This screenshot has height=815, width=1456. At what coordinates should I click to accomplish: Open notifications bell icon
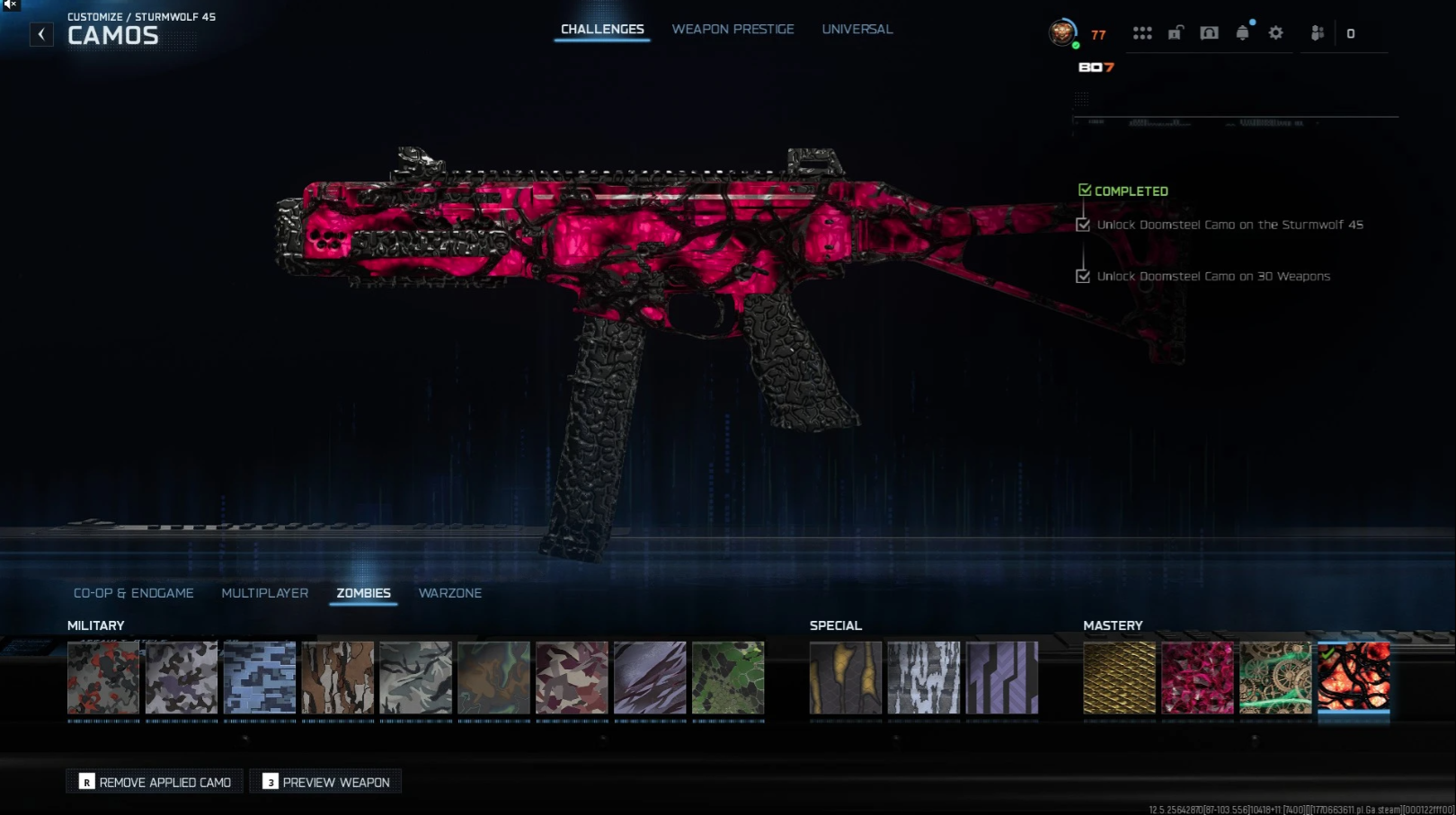[x=1242, y=33]
